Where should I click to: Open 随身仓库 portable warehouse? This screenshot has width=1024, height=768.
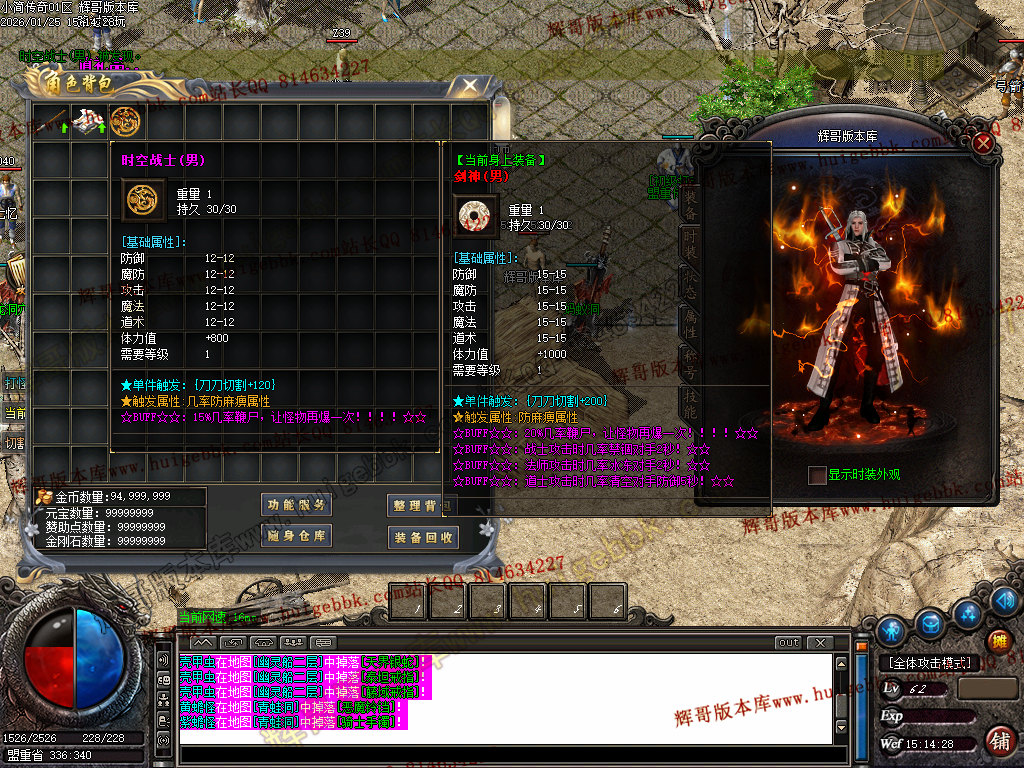[x=296, y=537]
